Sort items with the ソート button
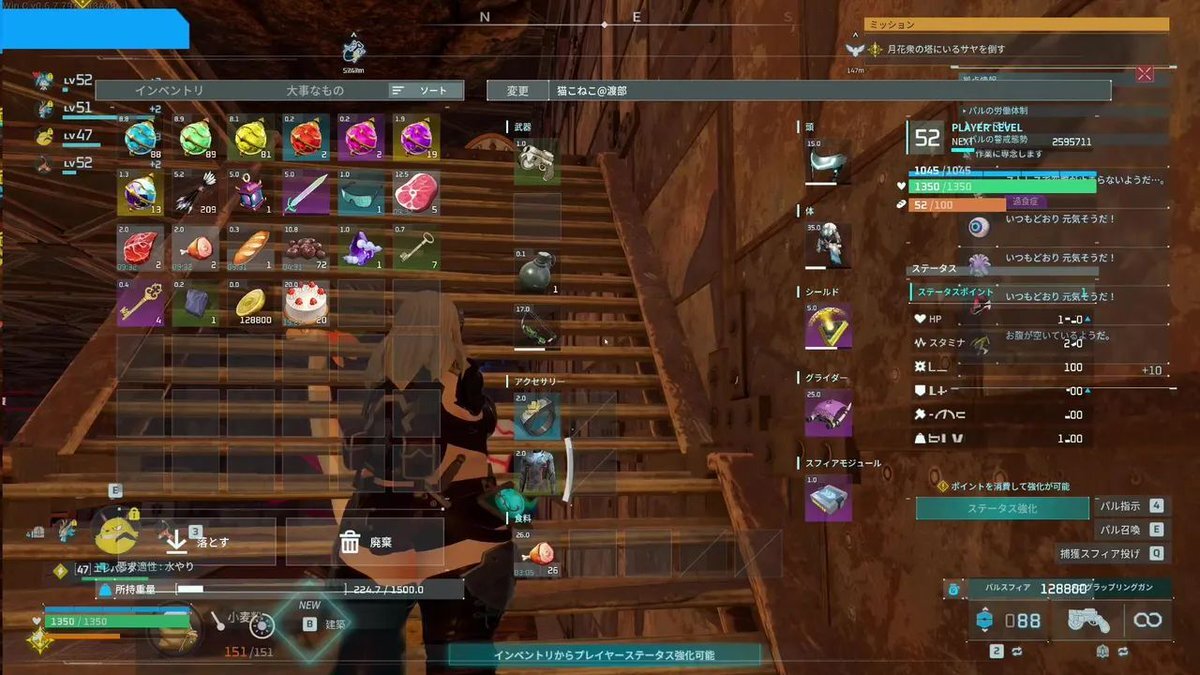The width and height of the screenshot is (1200, 675). [x=426, y=91]
